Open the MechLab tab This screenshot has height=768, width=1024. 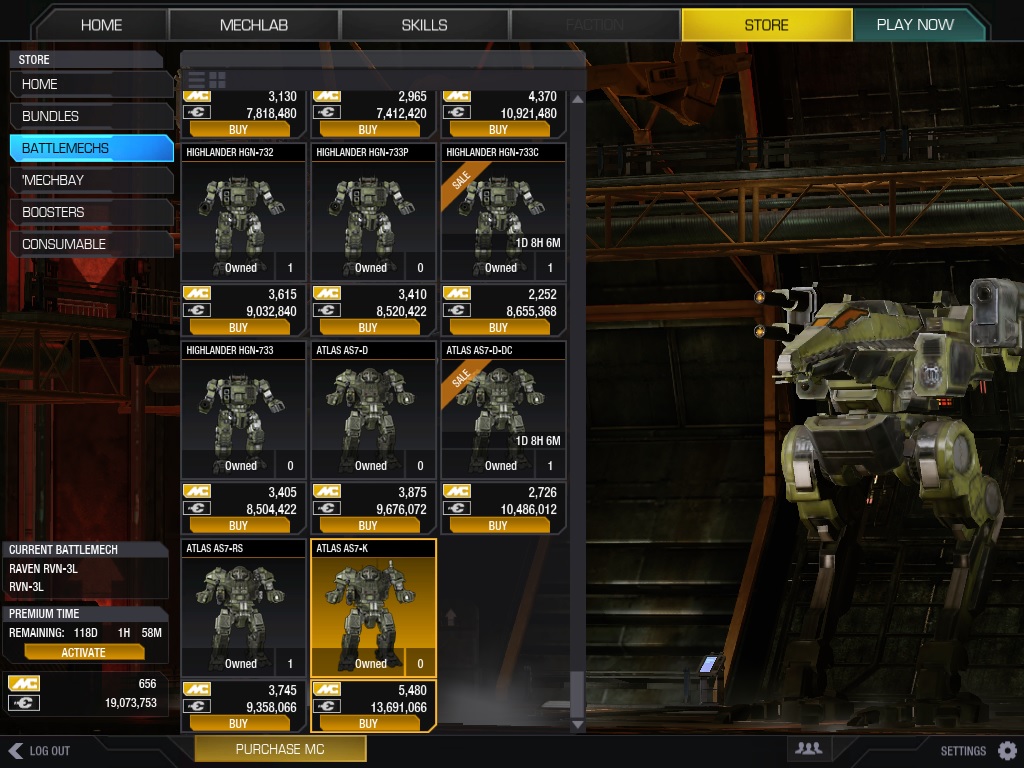254,25
